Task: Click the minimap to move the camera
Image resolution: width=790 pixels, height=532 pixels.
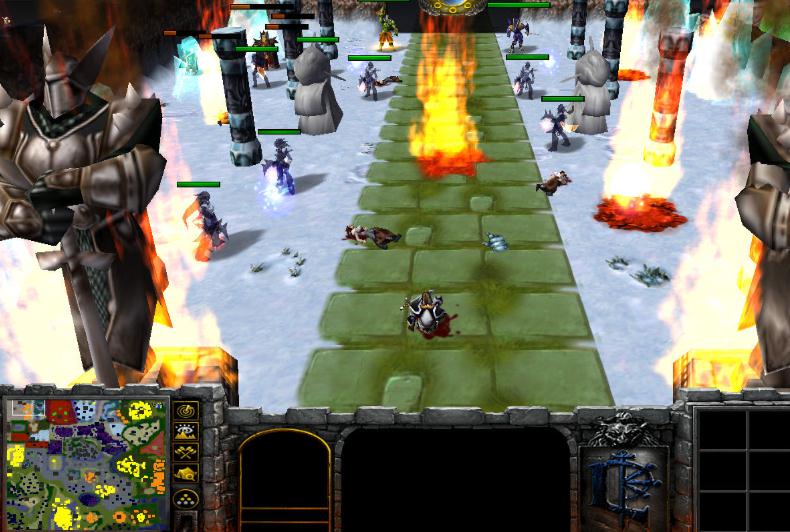Action: pos(88,458)
